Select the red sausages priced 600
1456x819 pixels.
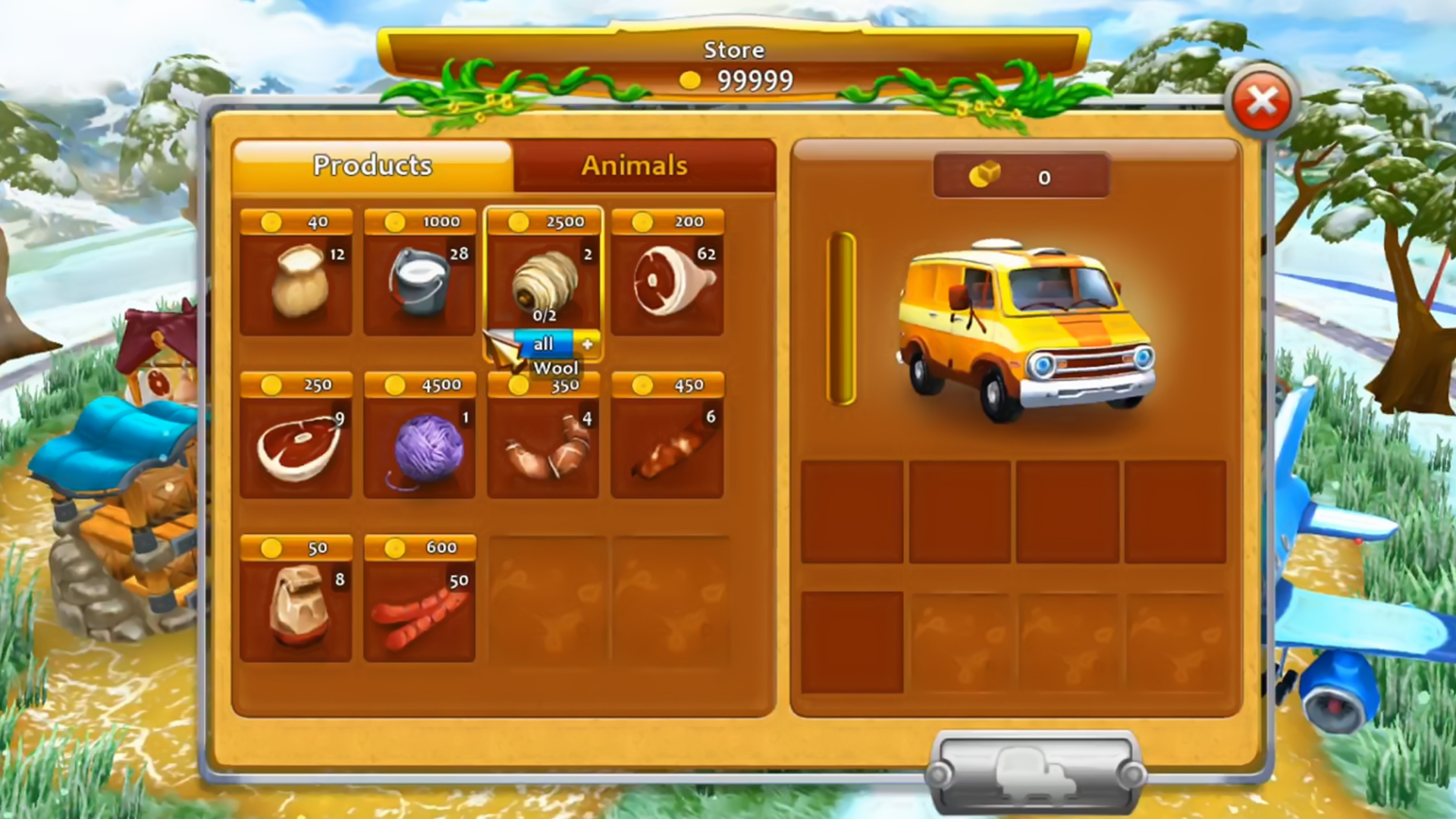[419, 607]
